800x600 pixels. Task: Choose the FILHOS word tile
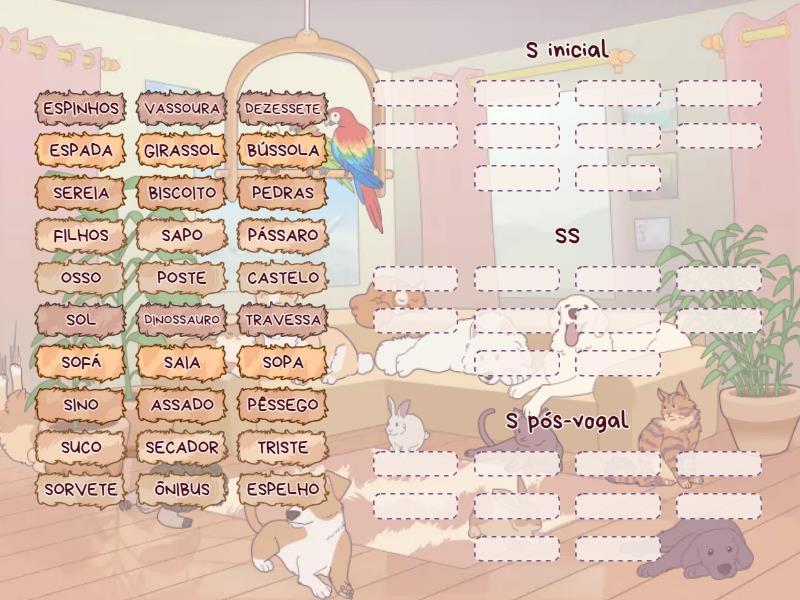click(81, 235)
